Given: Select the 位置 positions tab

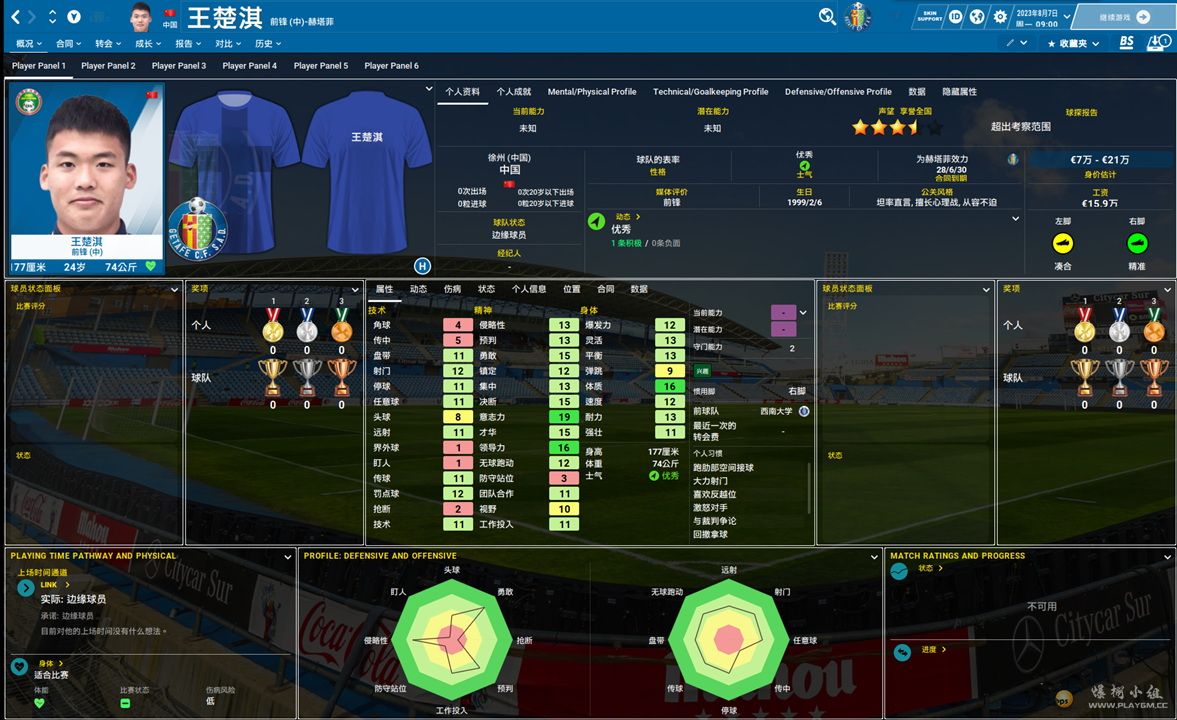Looking at the screenshot, I should pos(571,289).
